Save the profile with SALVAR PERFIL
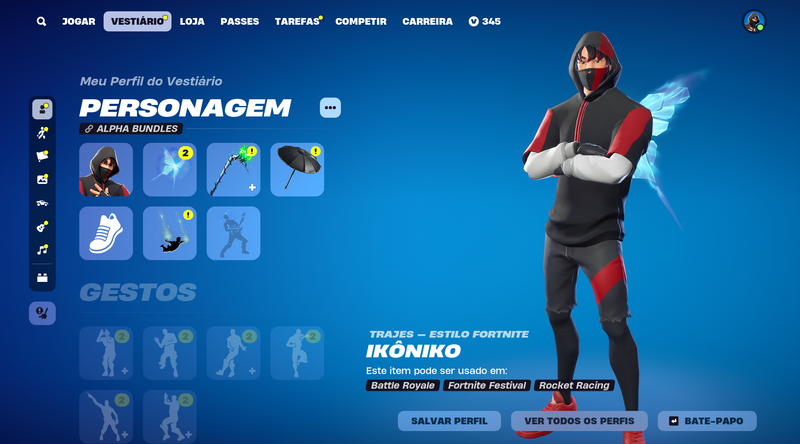Screen dimensions: 800x444 449,420
